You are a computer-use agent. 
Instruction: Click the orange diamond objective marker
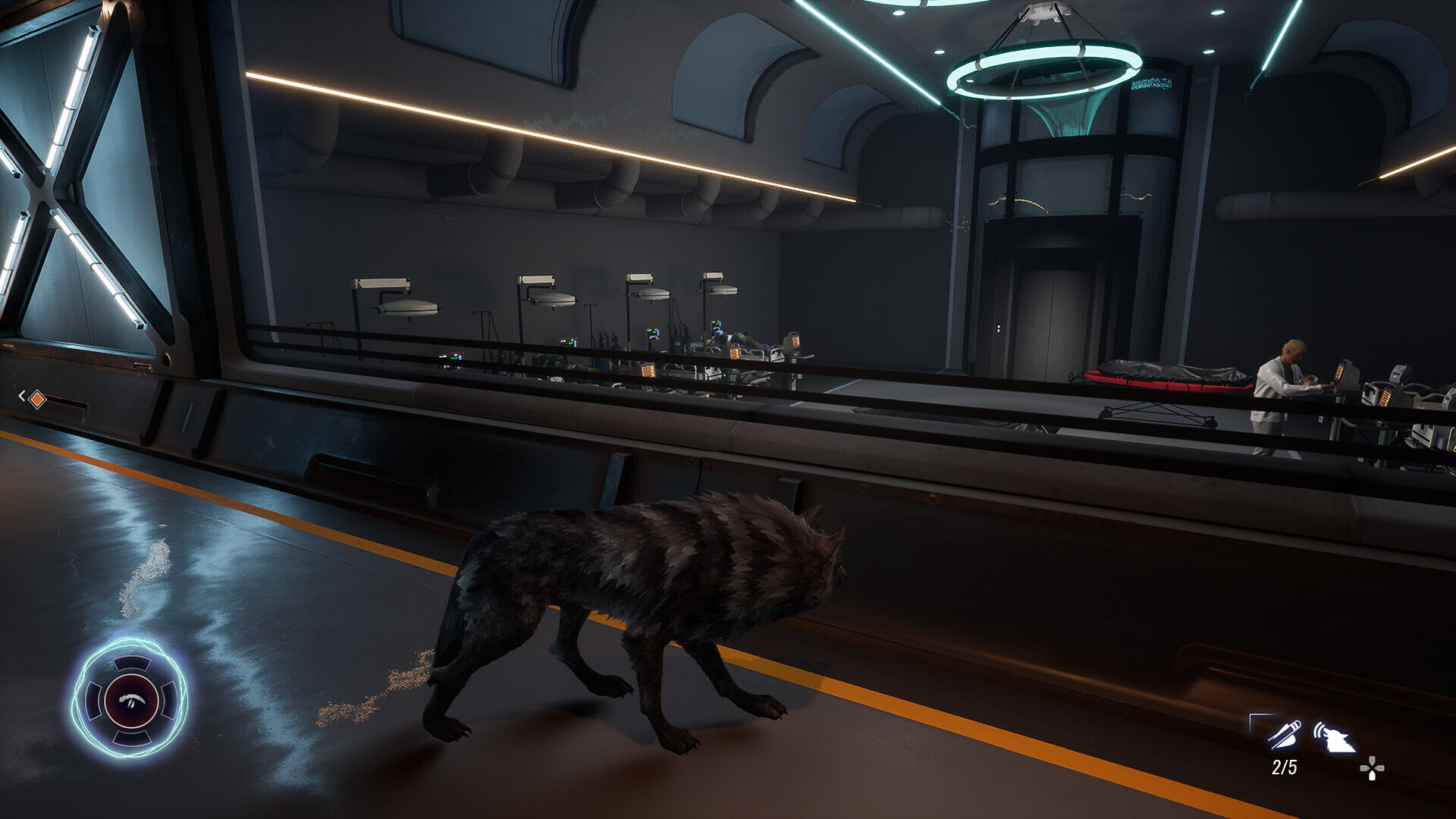(x=36, y=398)
